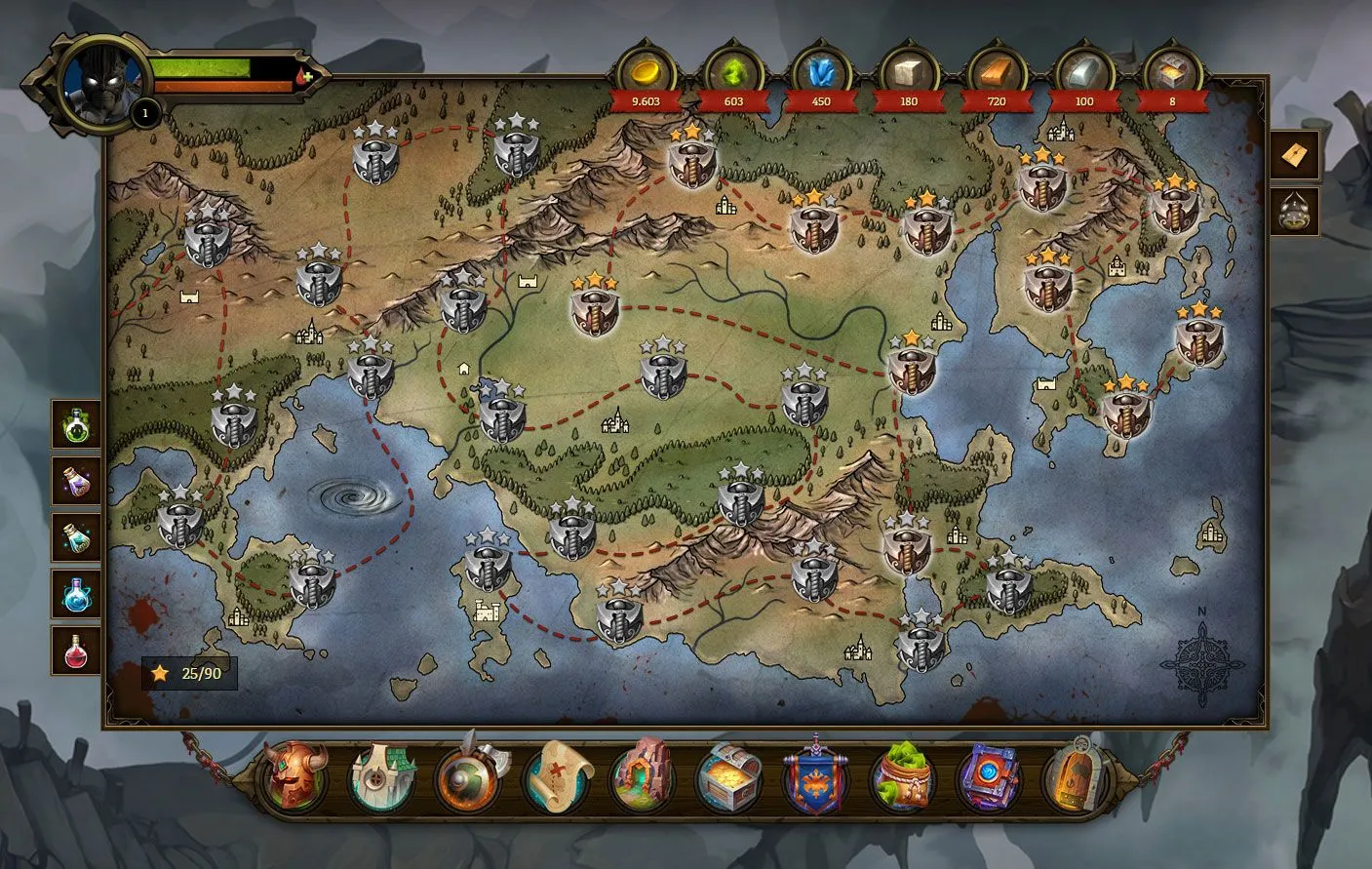Select the green potion in left sidebar
1372x869 pixels.
(x=75, y=426)
